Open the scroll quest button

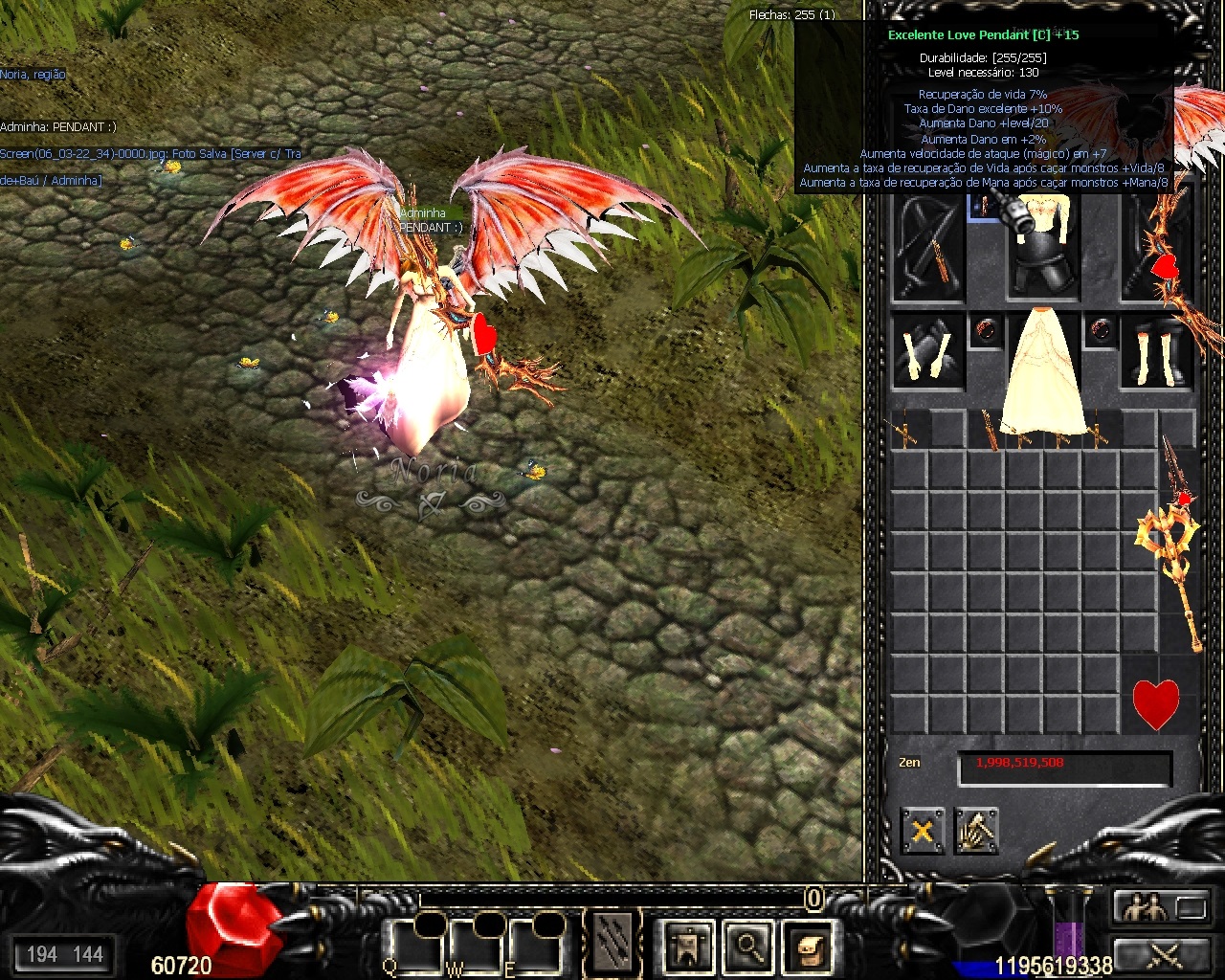pyautogui.click(x=809, y=947)
